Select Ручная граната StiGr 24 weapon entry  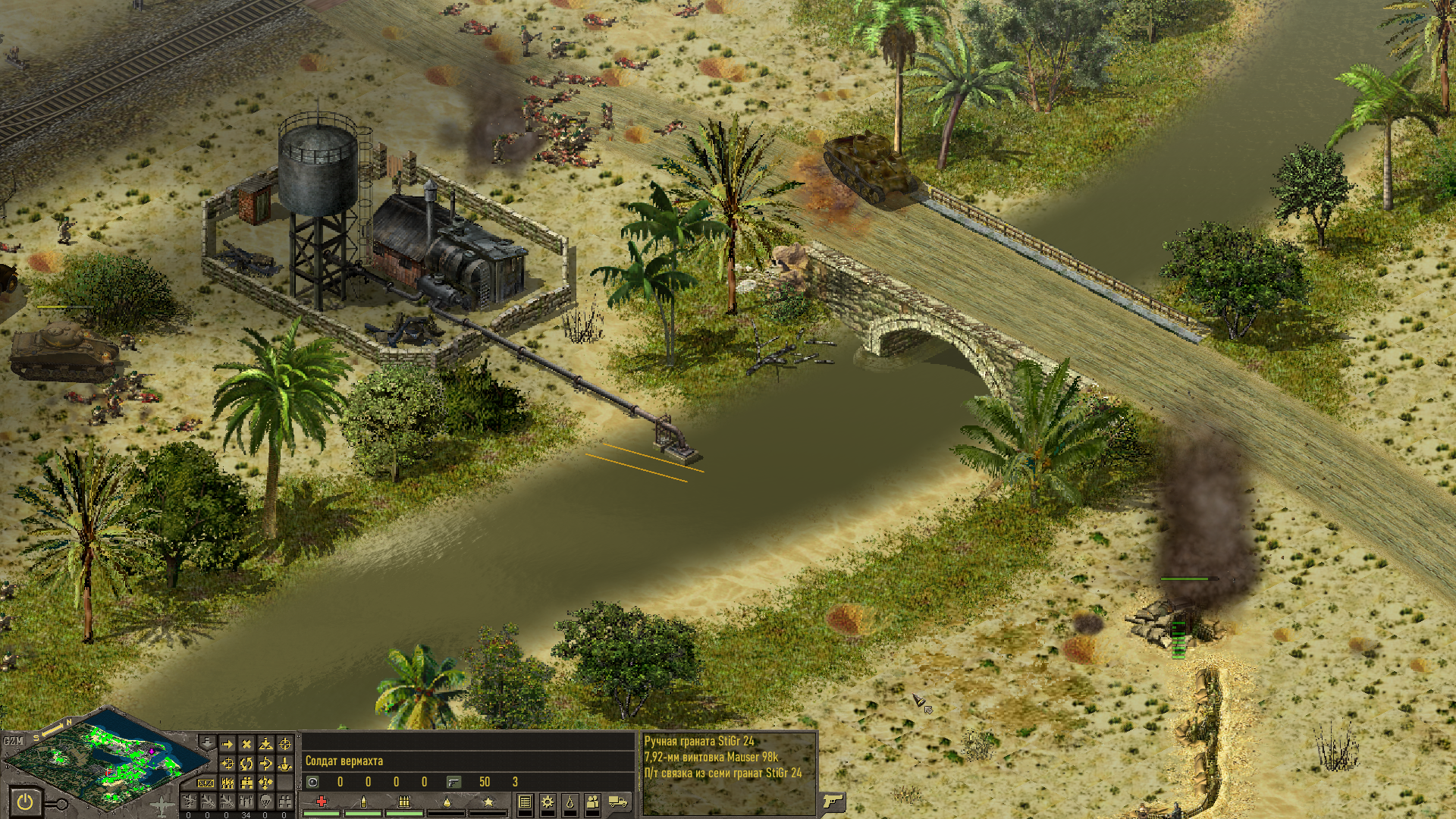pyautogui.click(x=698, y=741)
